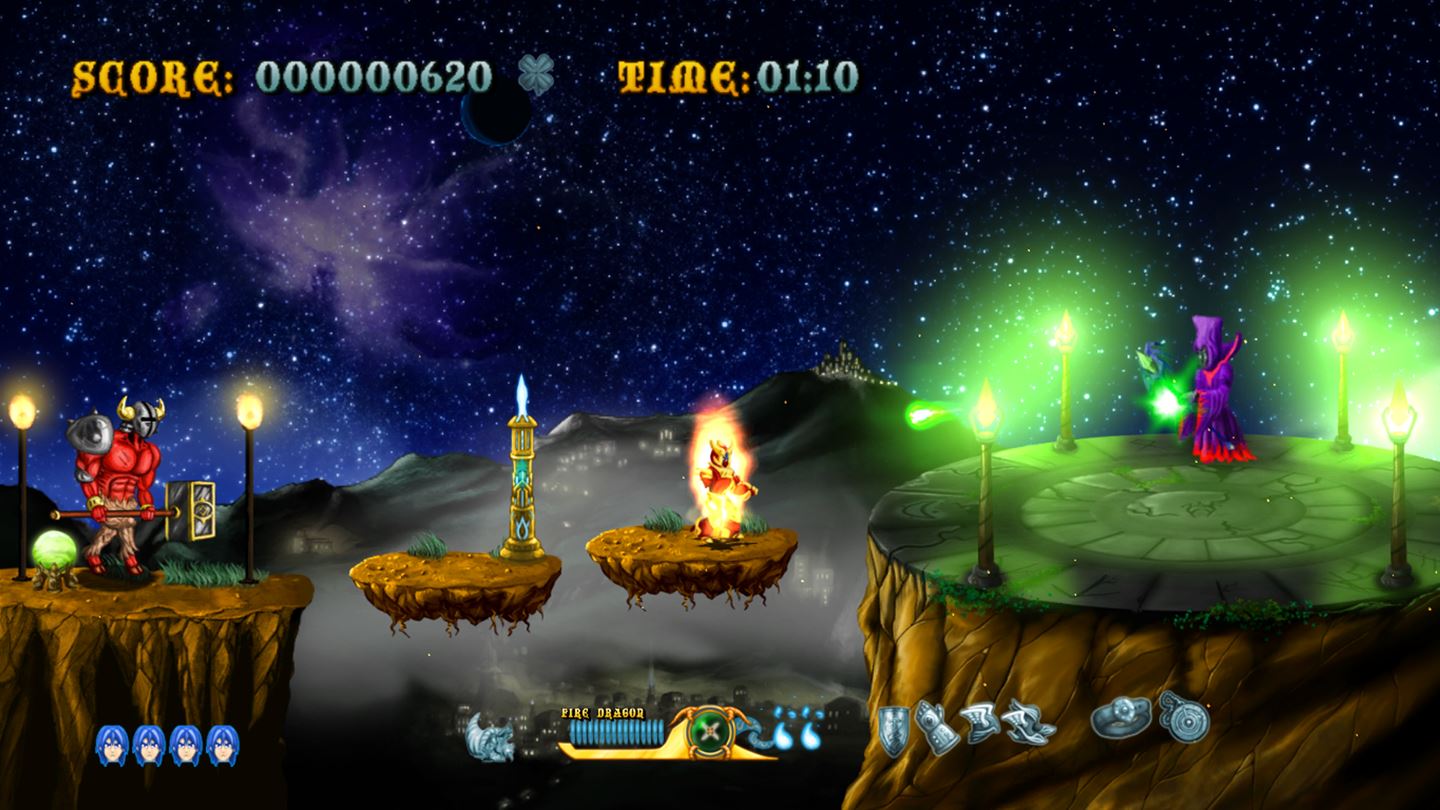The height and width of the screenshot is (810, 1440).
Task: Toggle the green medallion emblem on the HUD
Action: 710,731
